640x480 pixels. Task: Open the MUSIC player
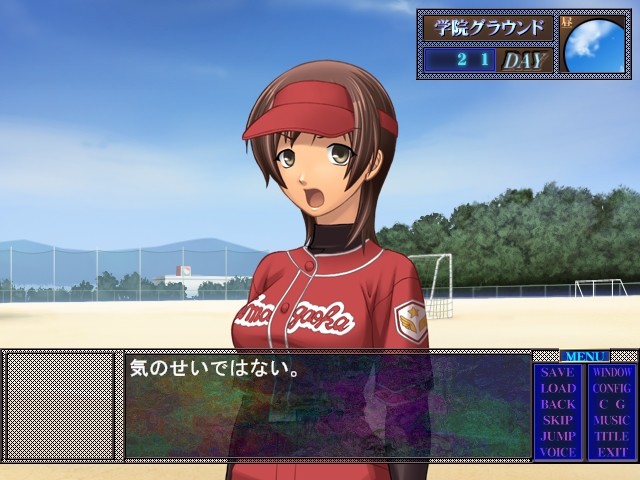click(x=611, y=421)
